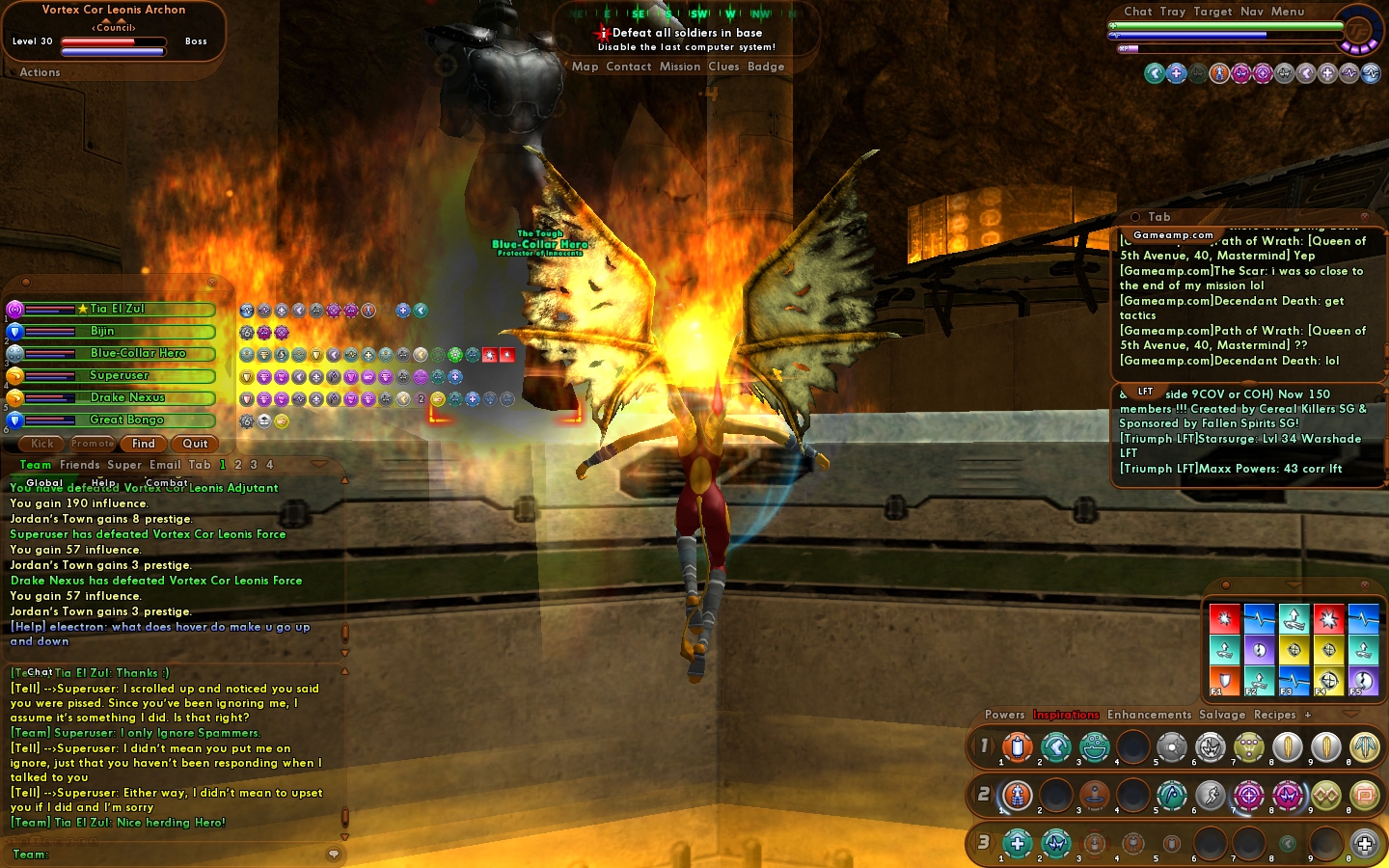
Task: Select teammate Great Bongo
Action: pyautogui.click(x=126, y=420)
